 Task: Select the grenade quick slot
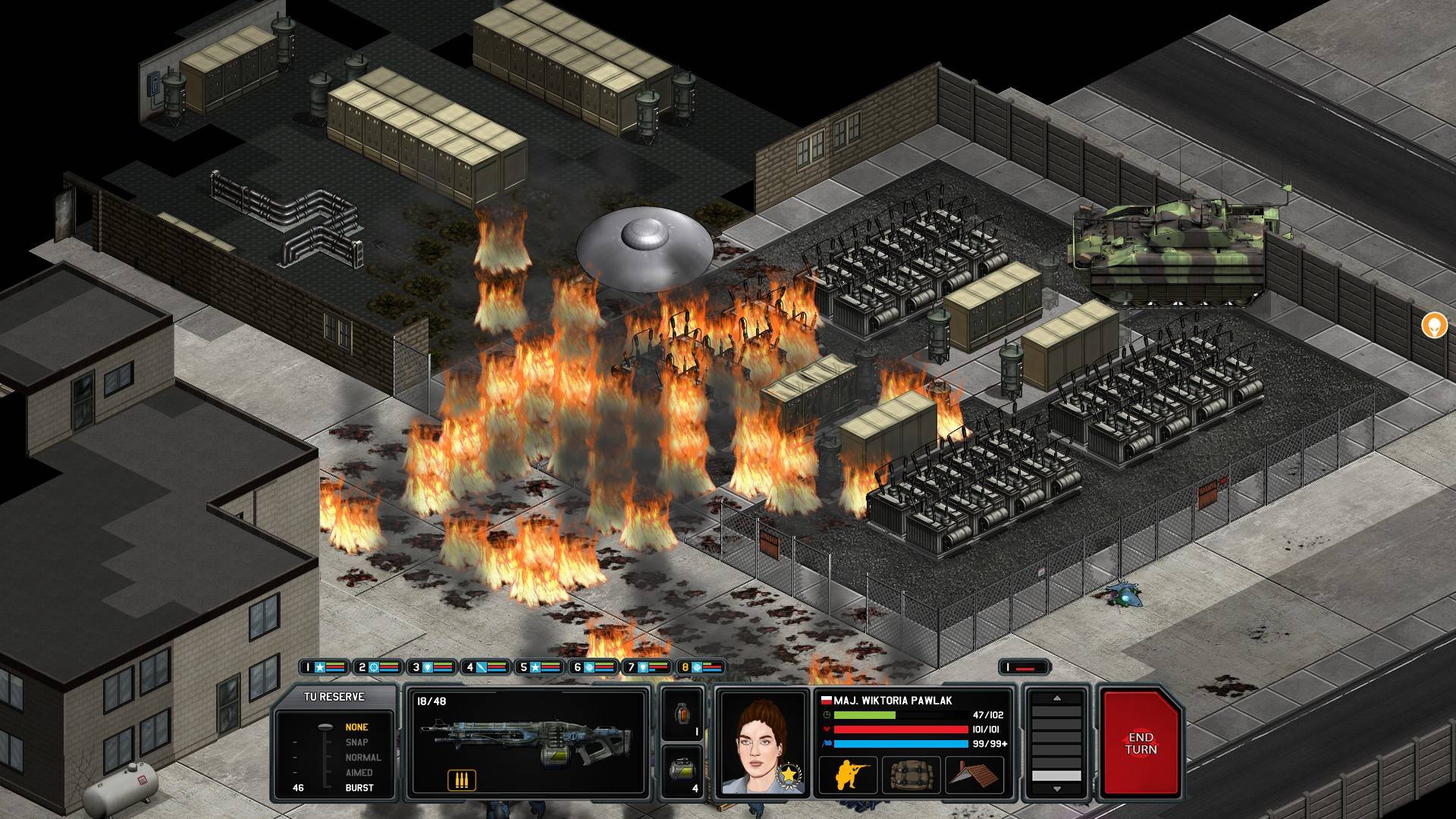tap(681, 714)
